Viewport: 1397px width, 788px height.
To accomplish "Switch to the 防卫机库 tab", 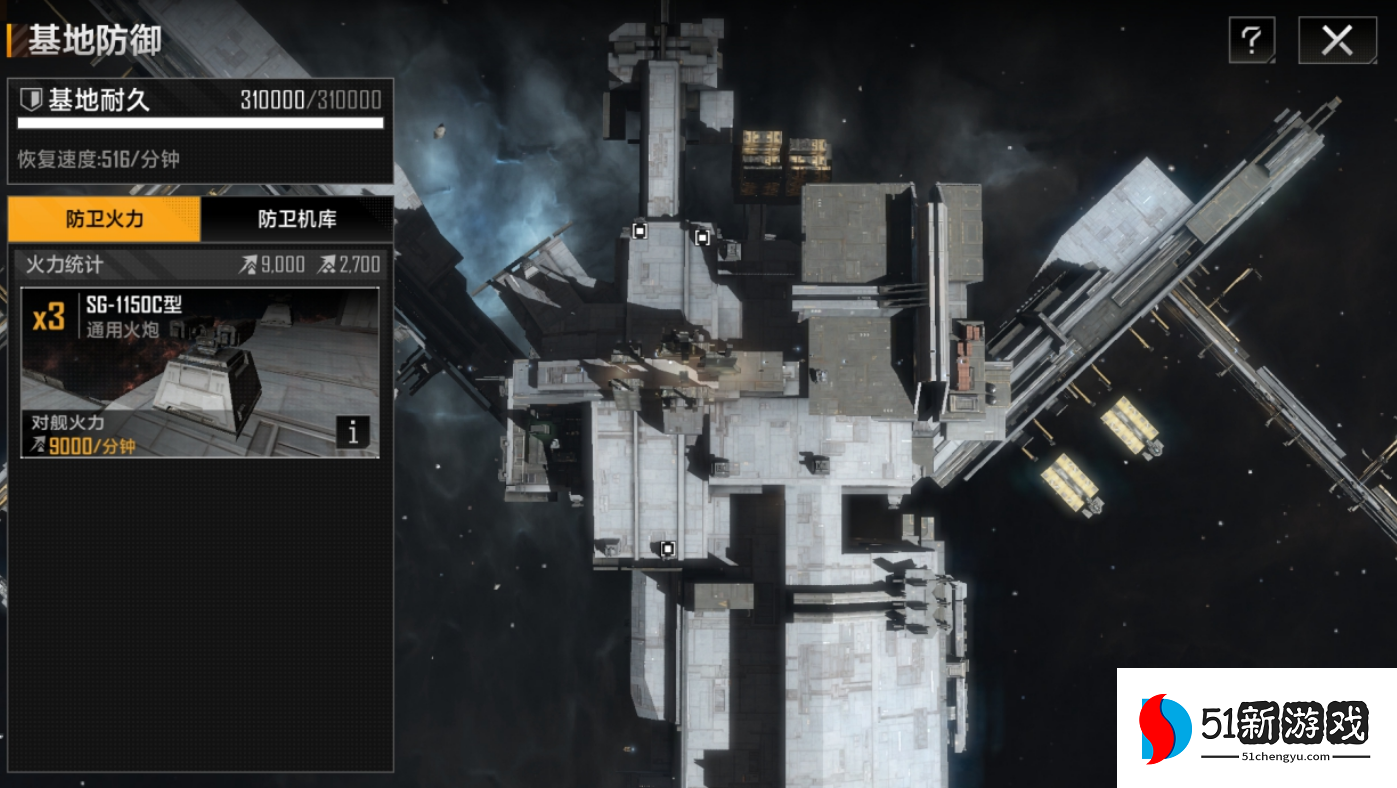I will coord(297,219).
